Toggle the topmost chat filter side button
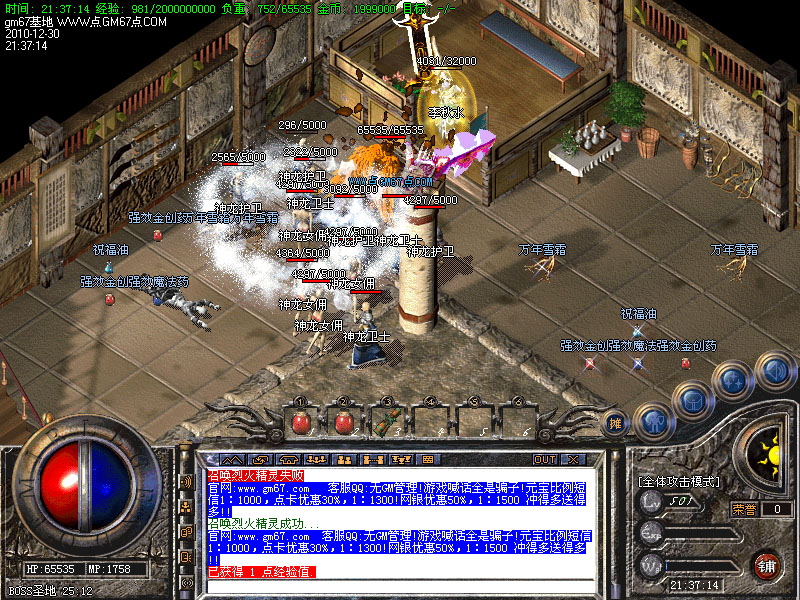Viewport: 800px width, 600px height. click(186, 481)
